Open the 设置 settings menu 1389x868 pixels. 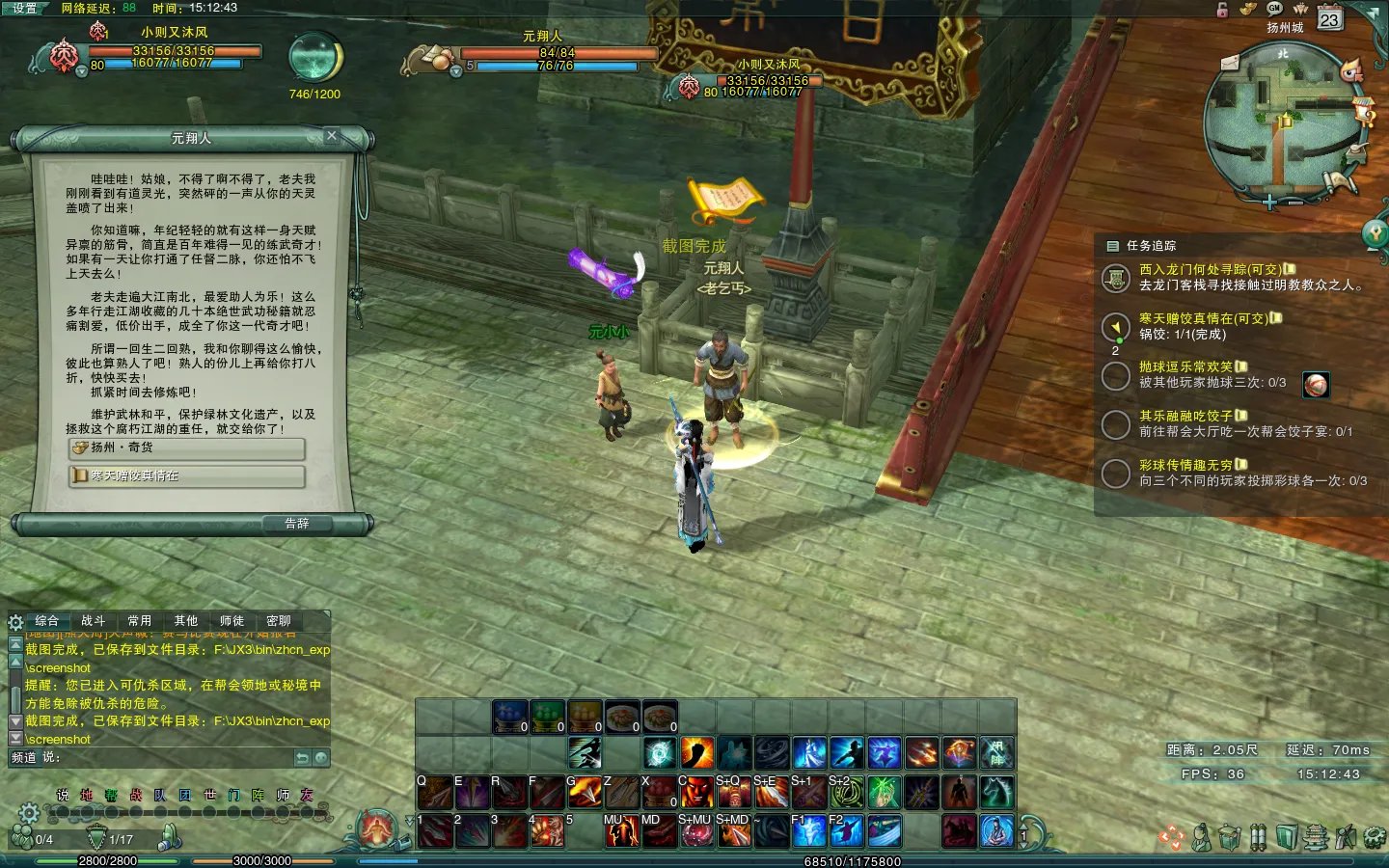[25, 8]
